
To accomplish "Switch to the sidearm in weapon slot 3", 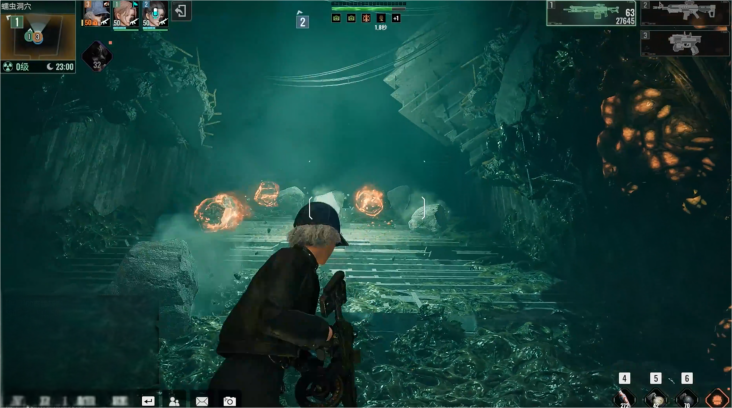I will click(x=686, y=42).
